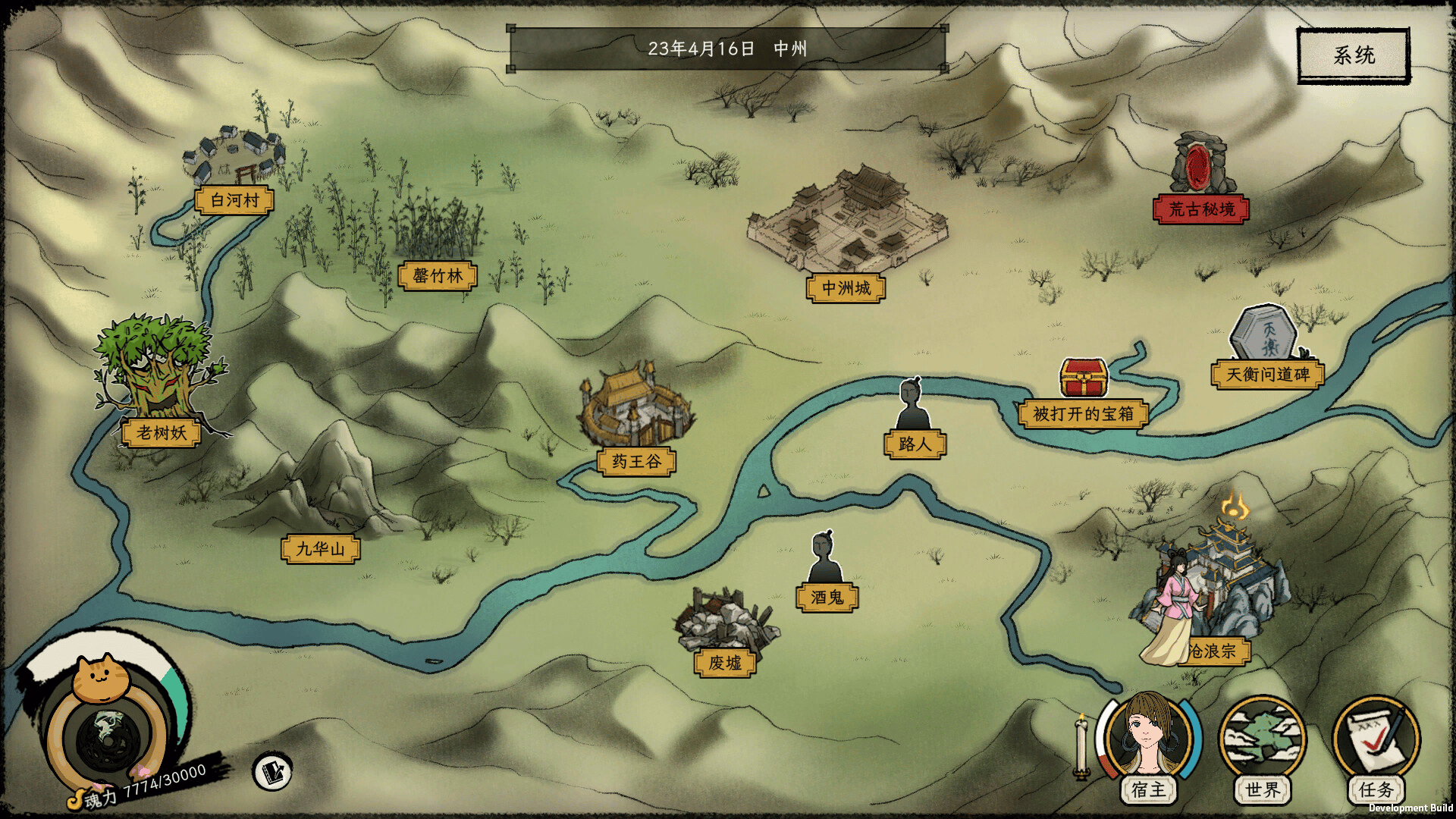
Task: Click the small round book icon
Action: [272, 772]
